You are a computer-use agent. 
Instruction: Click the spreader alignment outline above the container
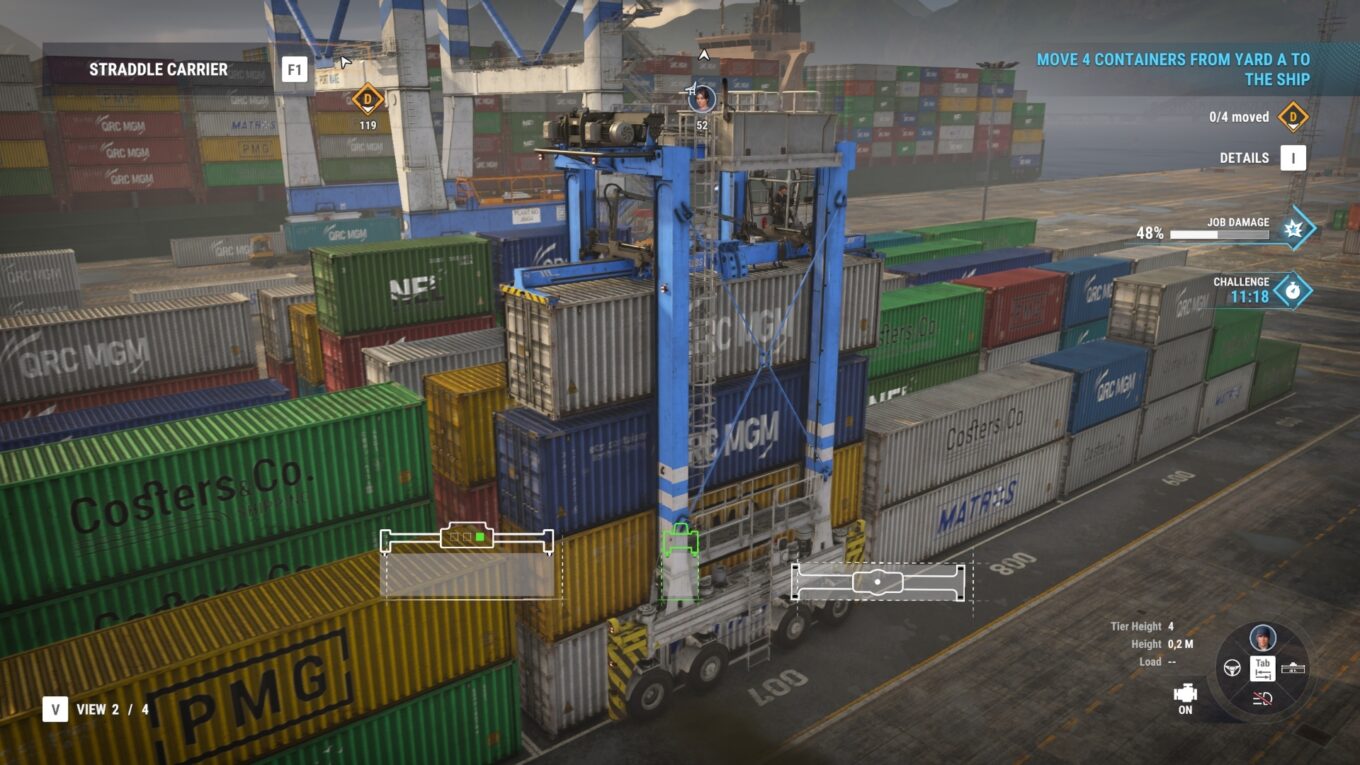click(x=465, y=538)
